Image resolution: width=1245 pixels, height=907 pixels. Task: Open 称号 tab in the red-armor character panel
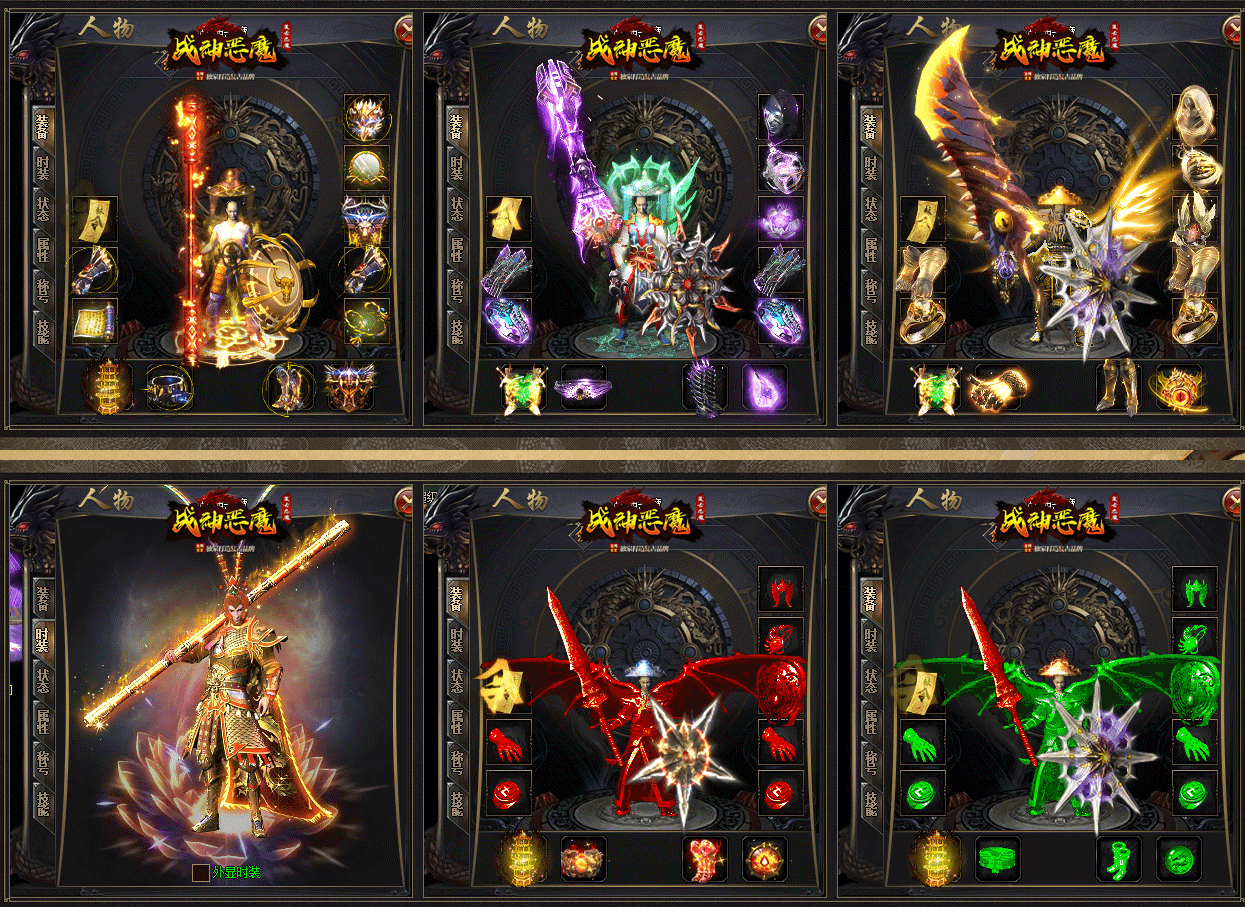coord(457,762)
